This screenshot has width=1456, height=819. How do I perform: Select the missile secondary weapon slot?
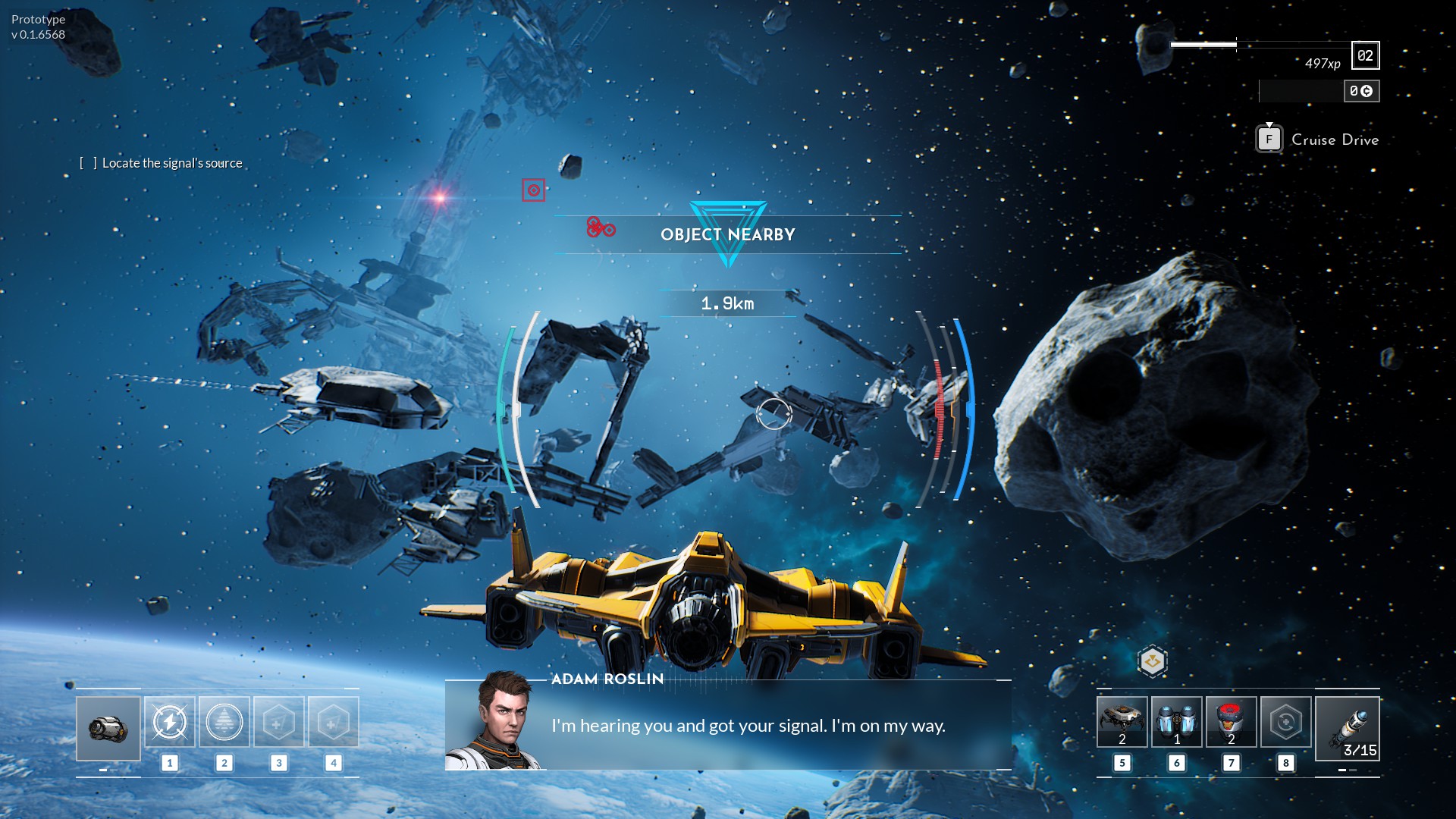[x=1347, y=728]
